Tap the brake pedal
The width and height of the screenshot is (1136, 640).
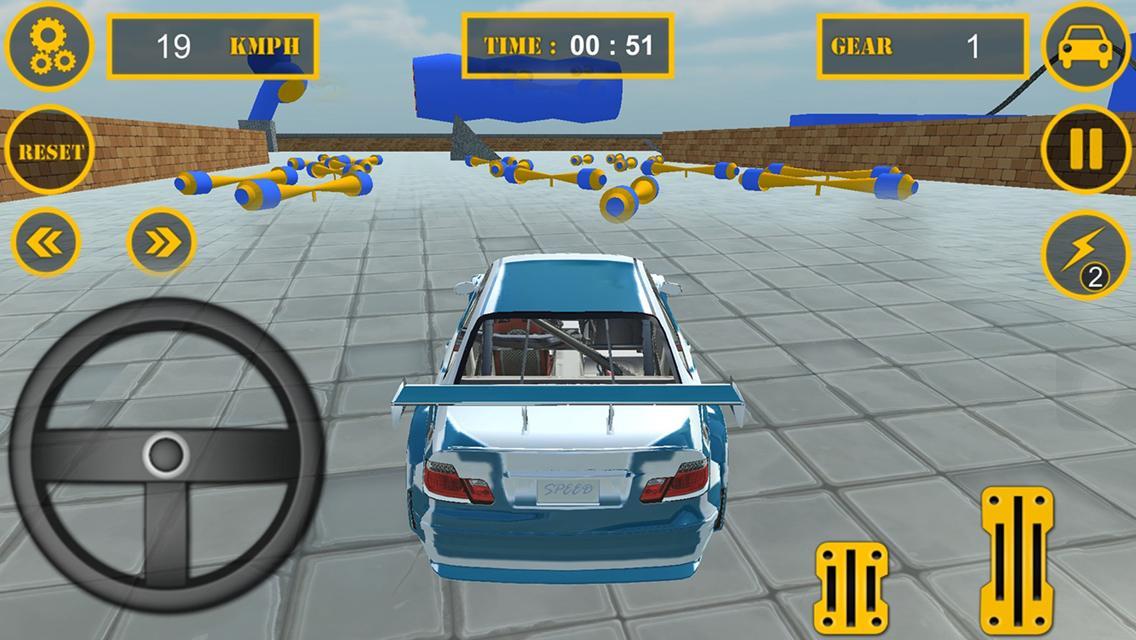(851, 588)
